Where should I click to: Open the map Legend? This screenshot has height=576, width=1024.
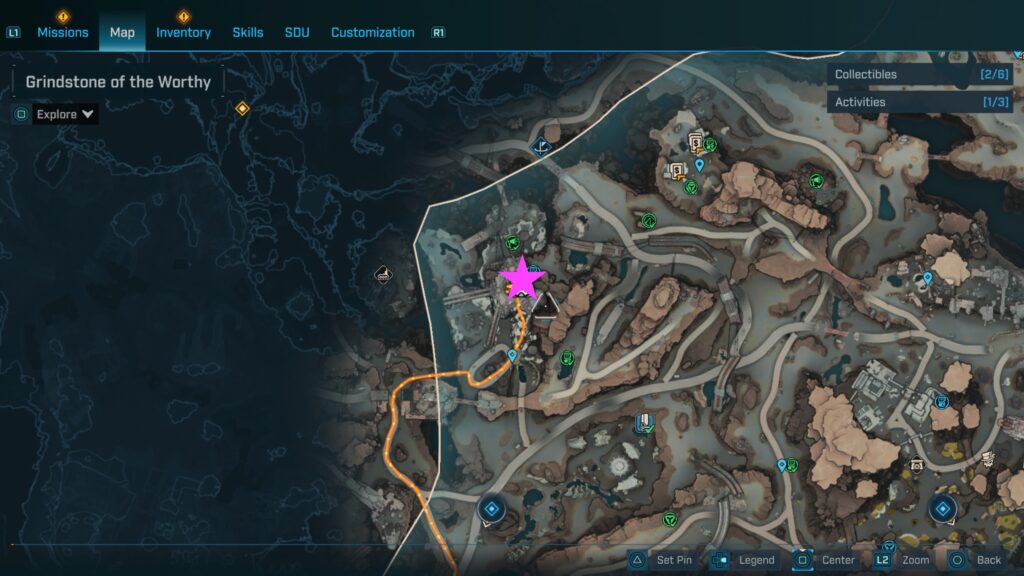[743, 560]
